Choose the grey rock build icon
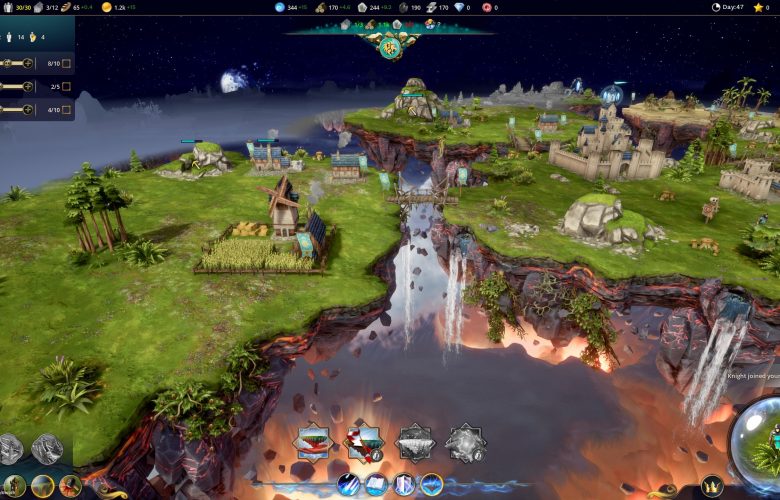780x500 pixels. coord(465,442)
